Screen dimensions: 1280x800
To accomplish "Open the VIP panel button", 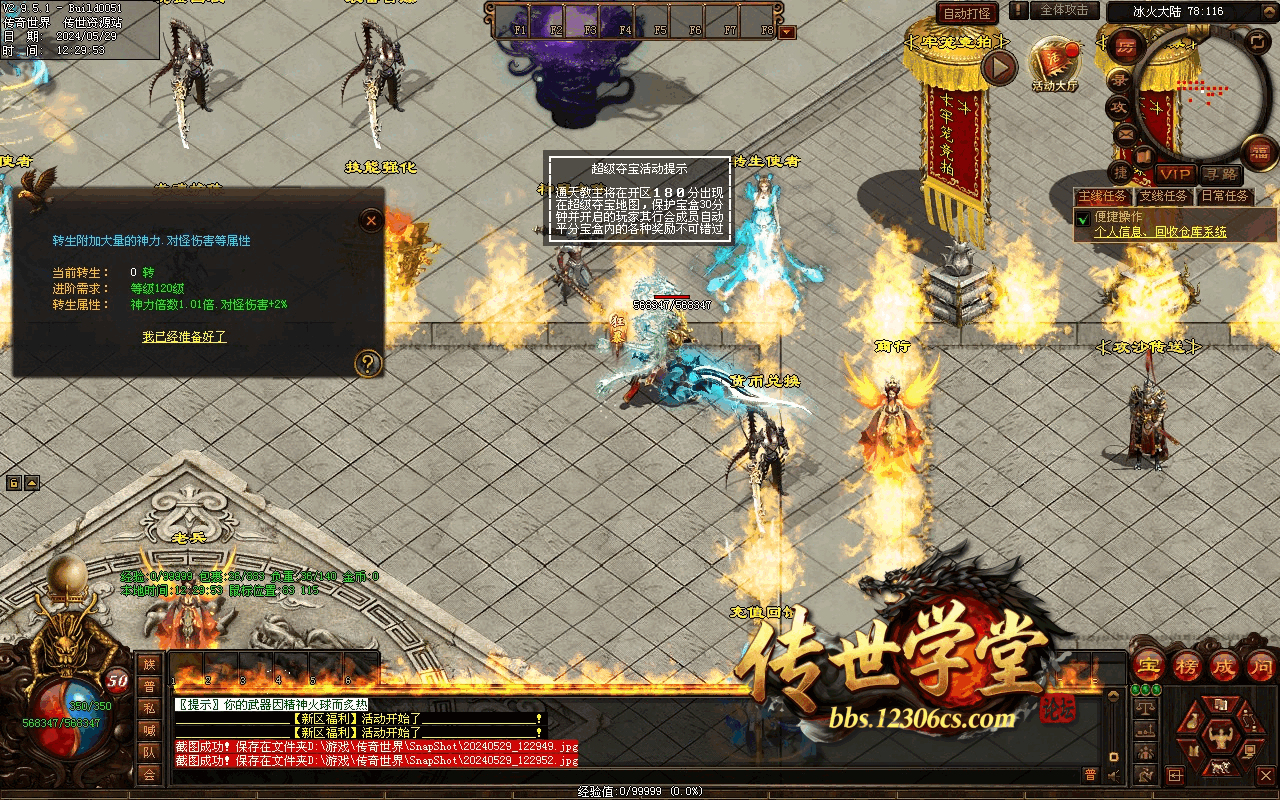I will click(x=1175, y=174).
